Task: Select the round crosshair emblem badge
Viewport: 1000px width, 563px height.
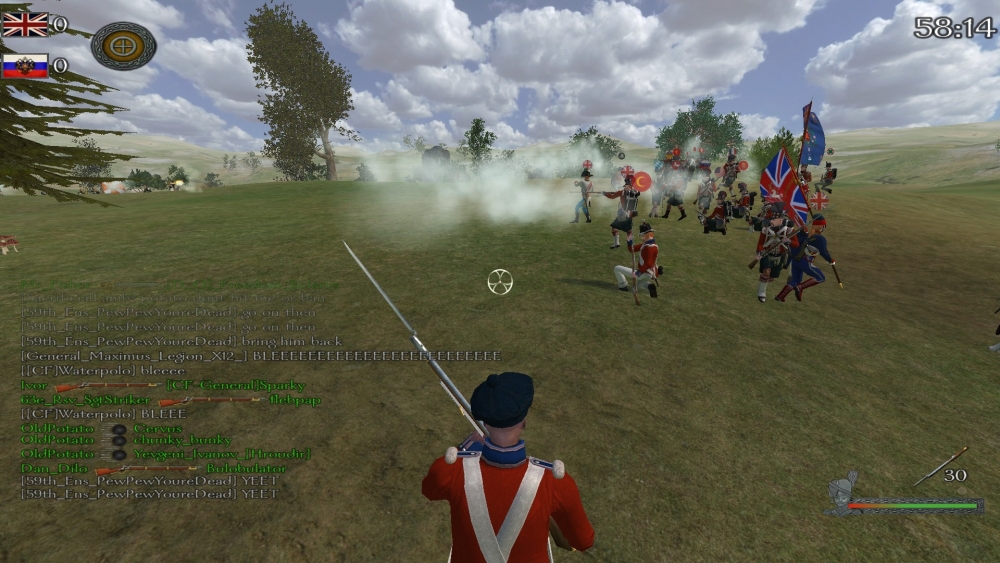Action: (x=123, y=45)
